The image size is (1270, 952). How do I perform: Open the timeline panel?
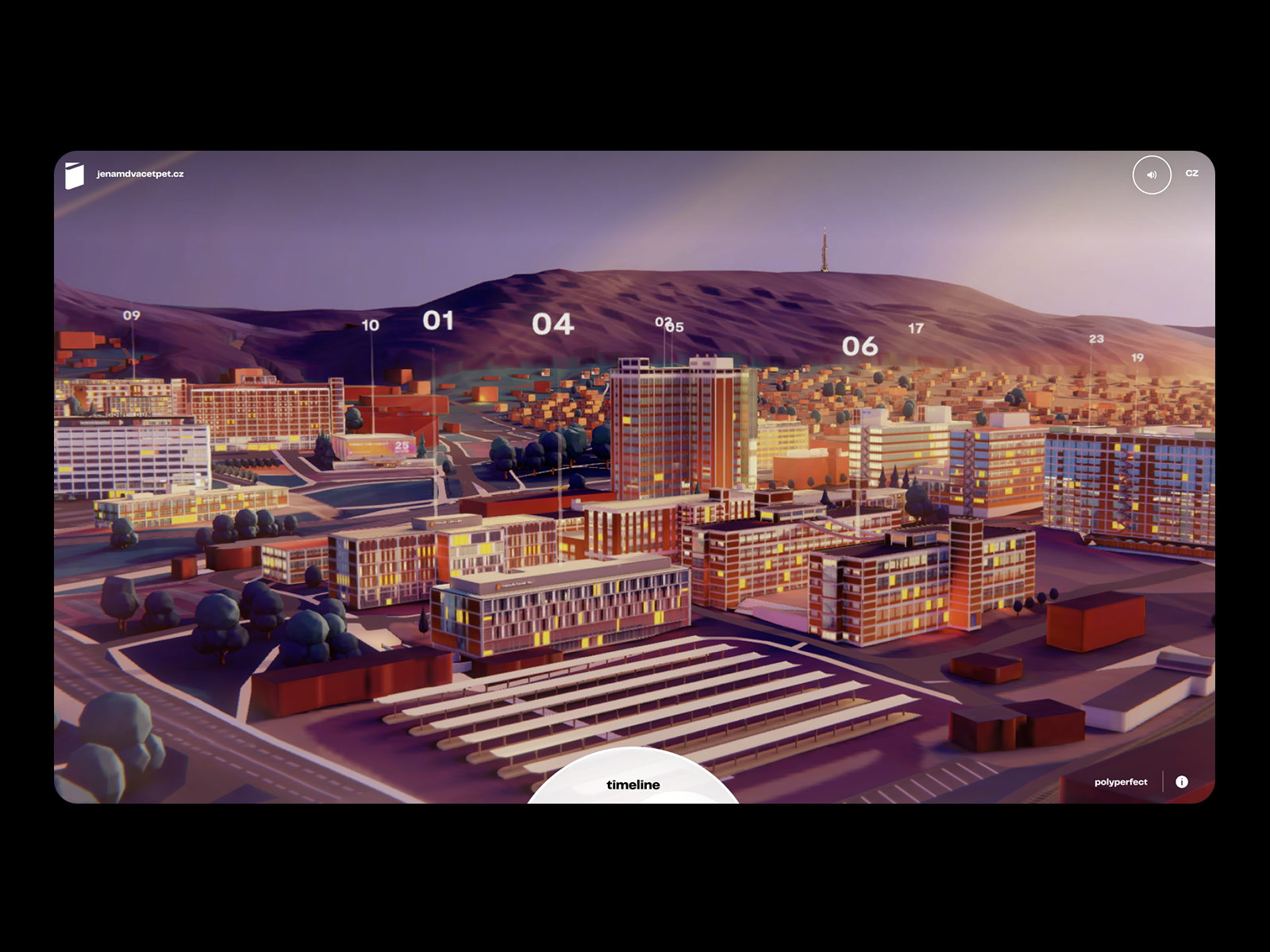pyautogui.click(x=633, y=784)
